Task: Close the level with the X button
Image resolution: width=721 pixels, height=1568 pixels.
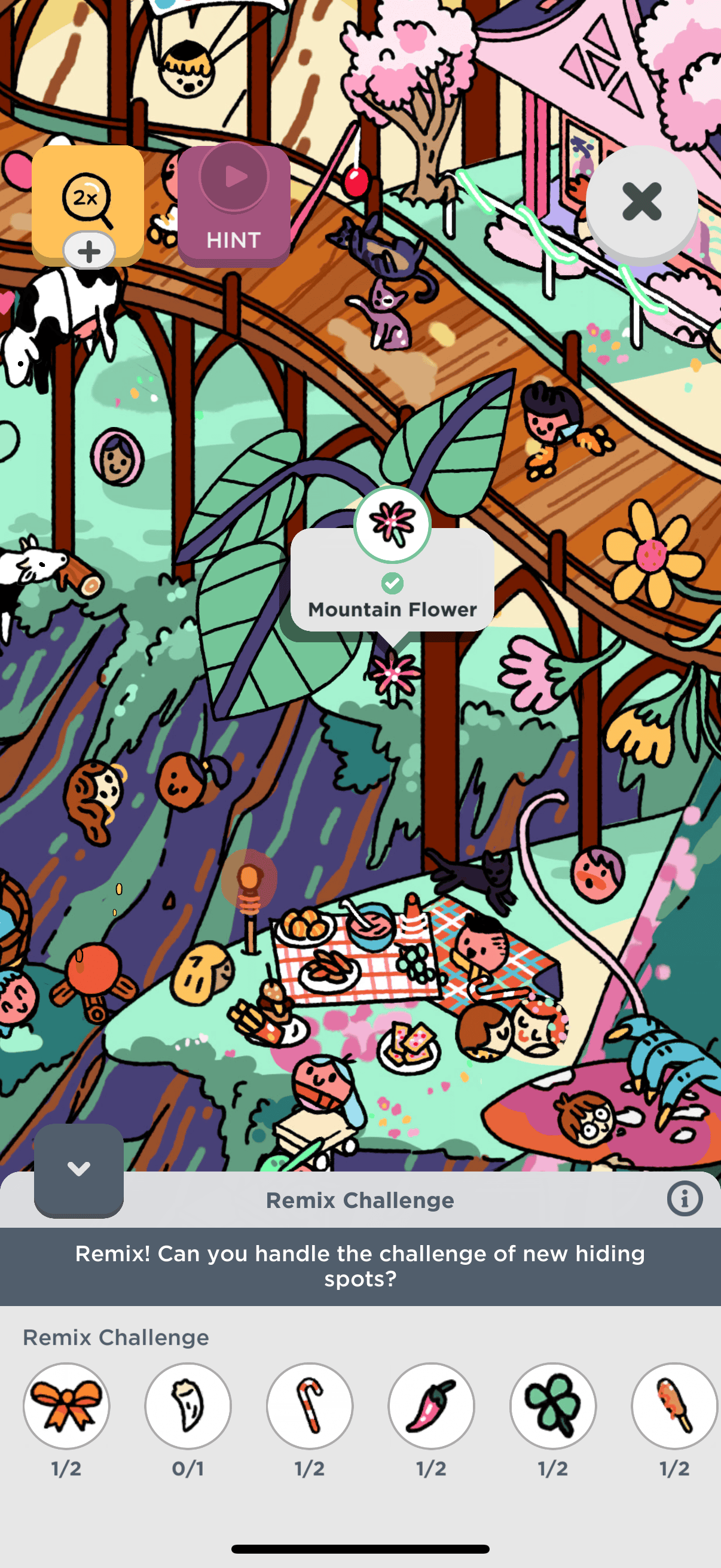Action: click(x=641, y=202)
